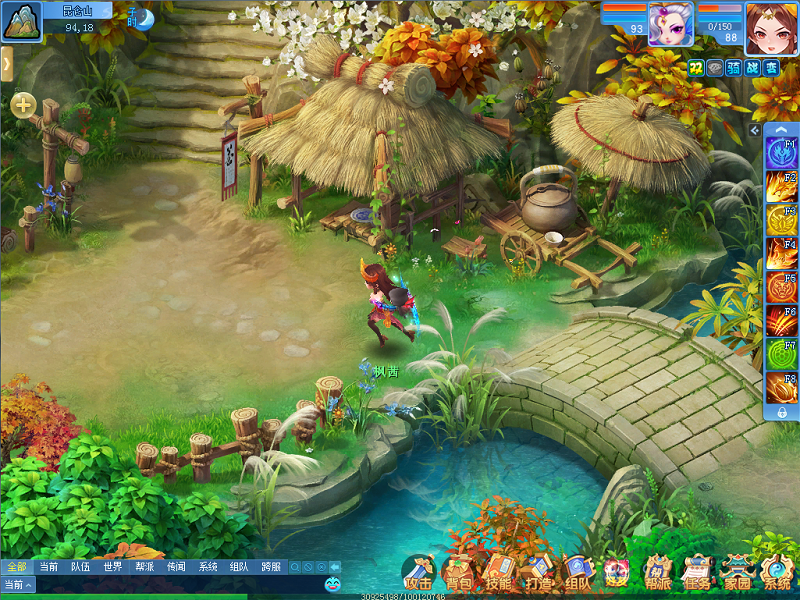Show the 全部 all-messages chat tab
800x600 pixels.
(x=16, y=567)
